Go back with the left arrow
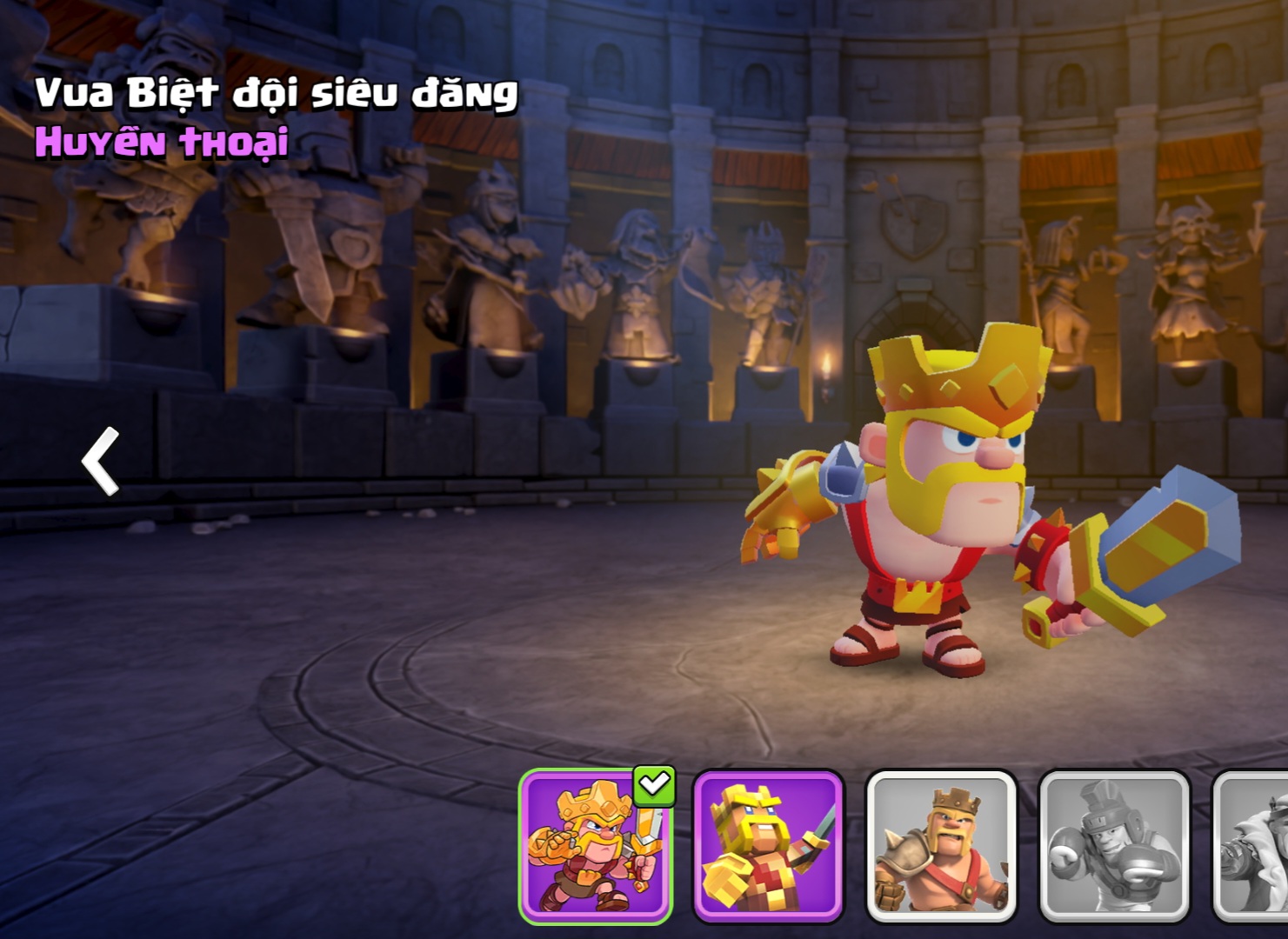Image resolution: width=1288 pixels, height=939 pixels. pyautogui.click(x=101, y=461)
